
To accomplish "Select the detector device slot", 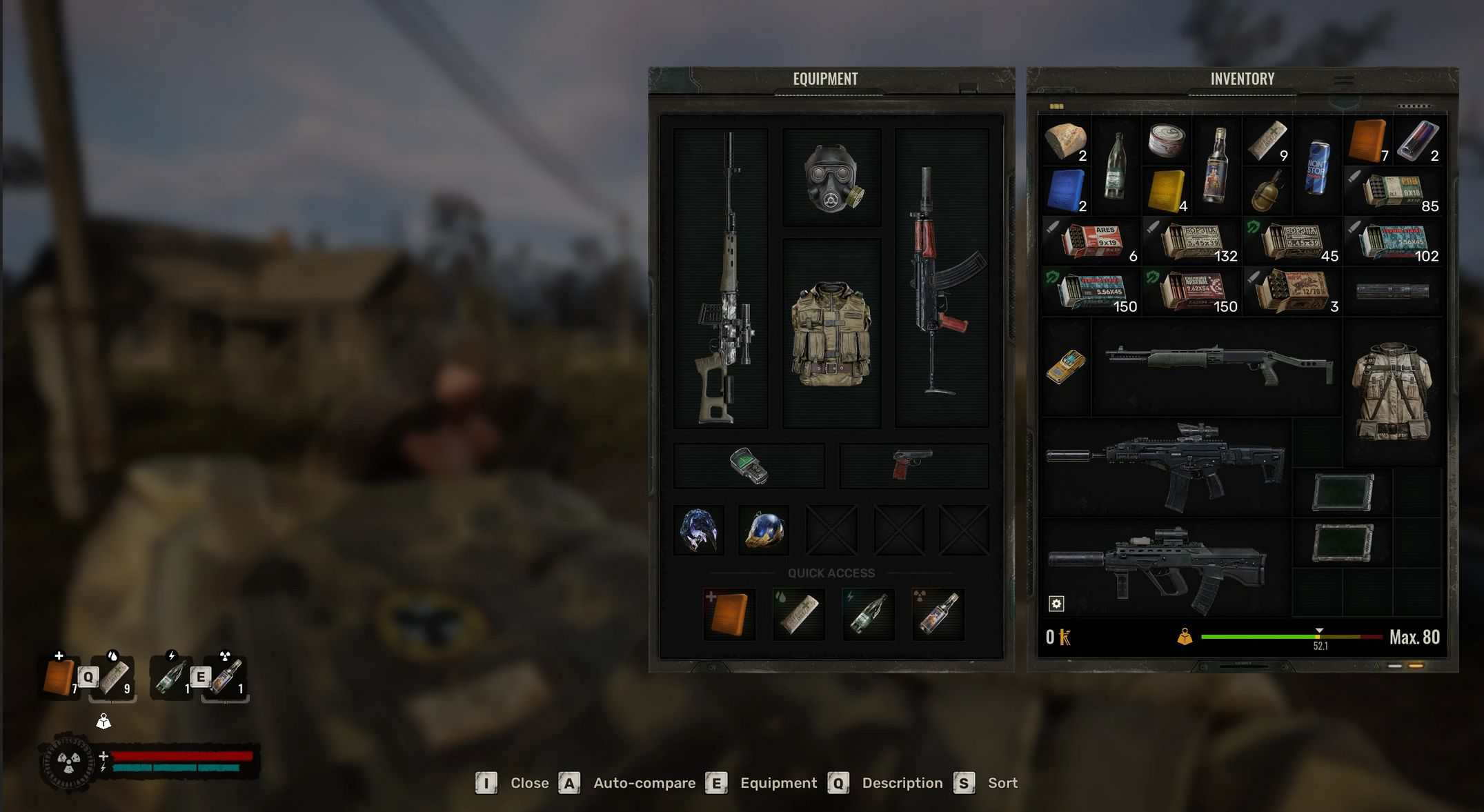I will (749, 466).
